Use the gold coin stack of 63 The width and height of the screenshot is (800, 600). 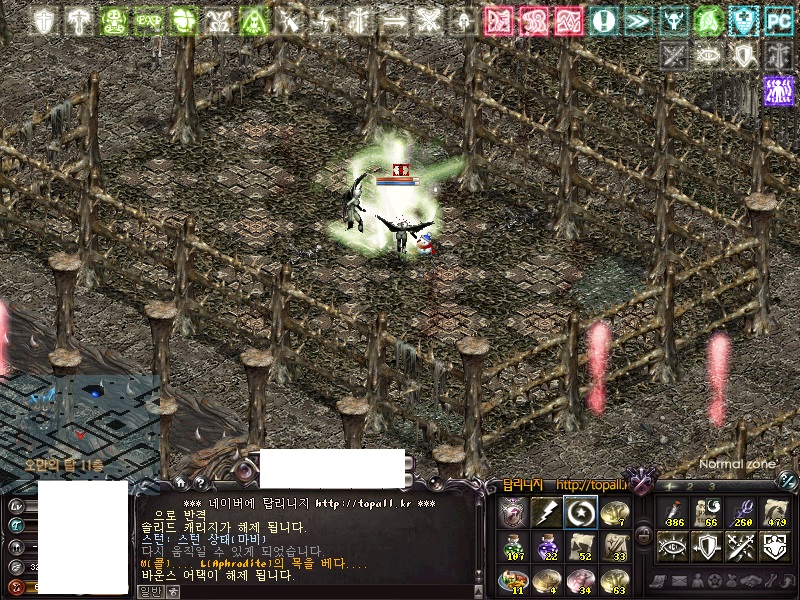pos(614,580)
